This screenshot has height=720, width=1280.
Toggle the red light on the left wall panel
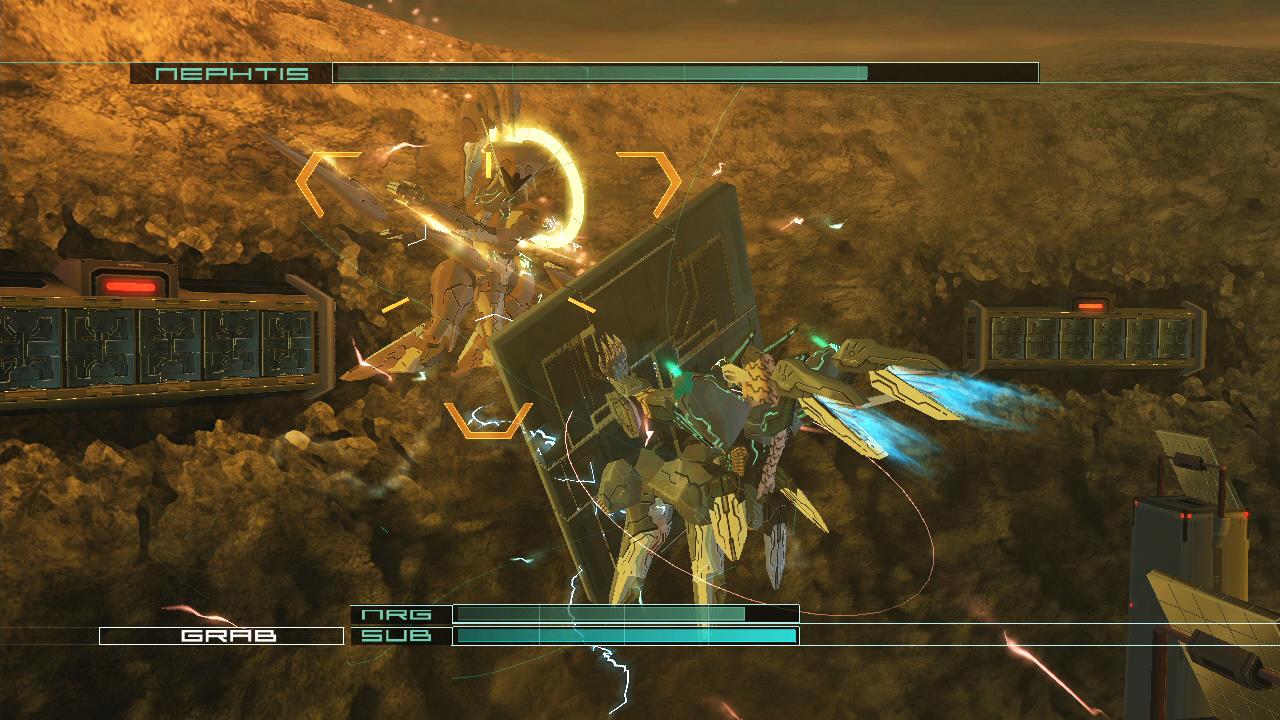point(133,286)
